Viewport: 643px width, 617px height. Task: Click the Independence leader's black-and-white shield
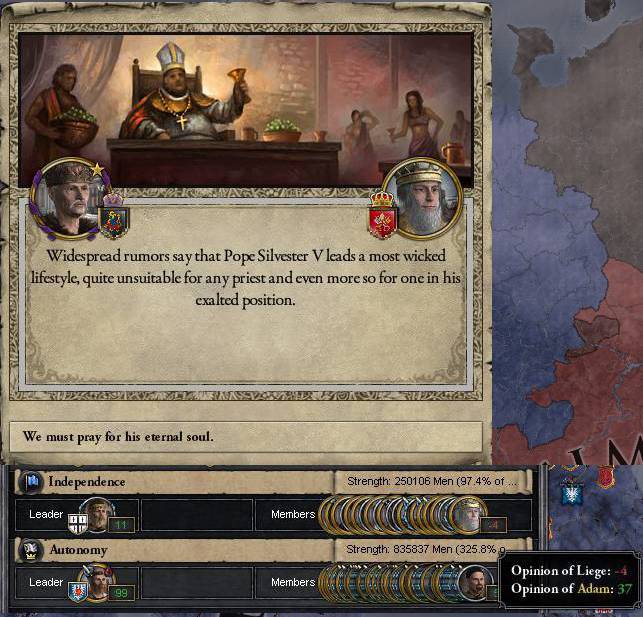click(77, 523)
